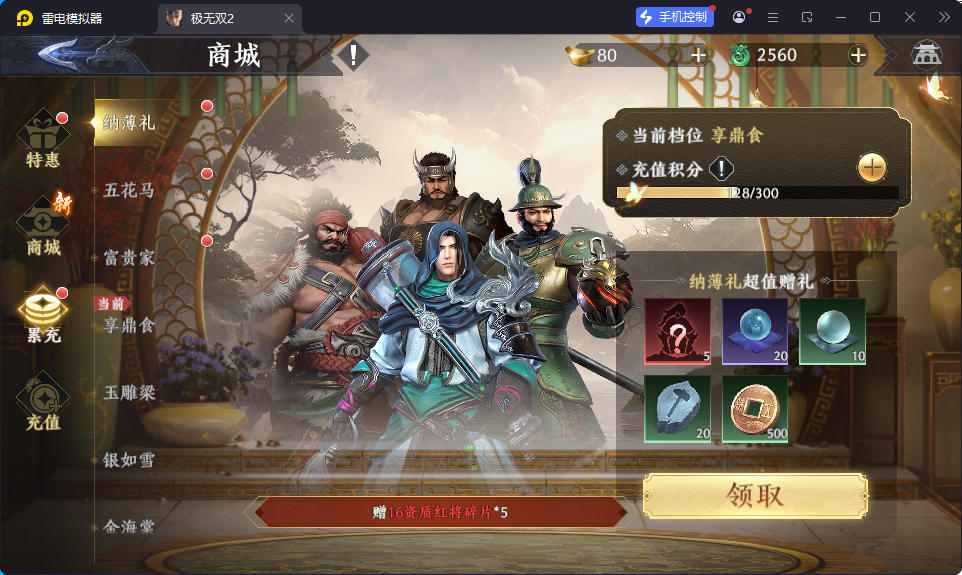Show info via exclamation icon beside 商城 title

click(352, 56)
